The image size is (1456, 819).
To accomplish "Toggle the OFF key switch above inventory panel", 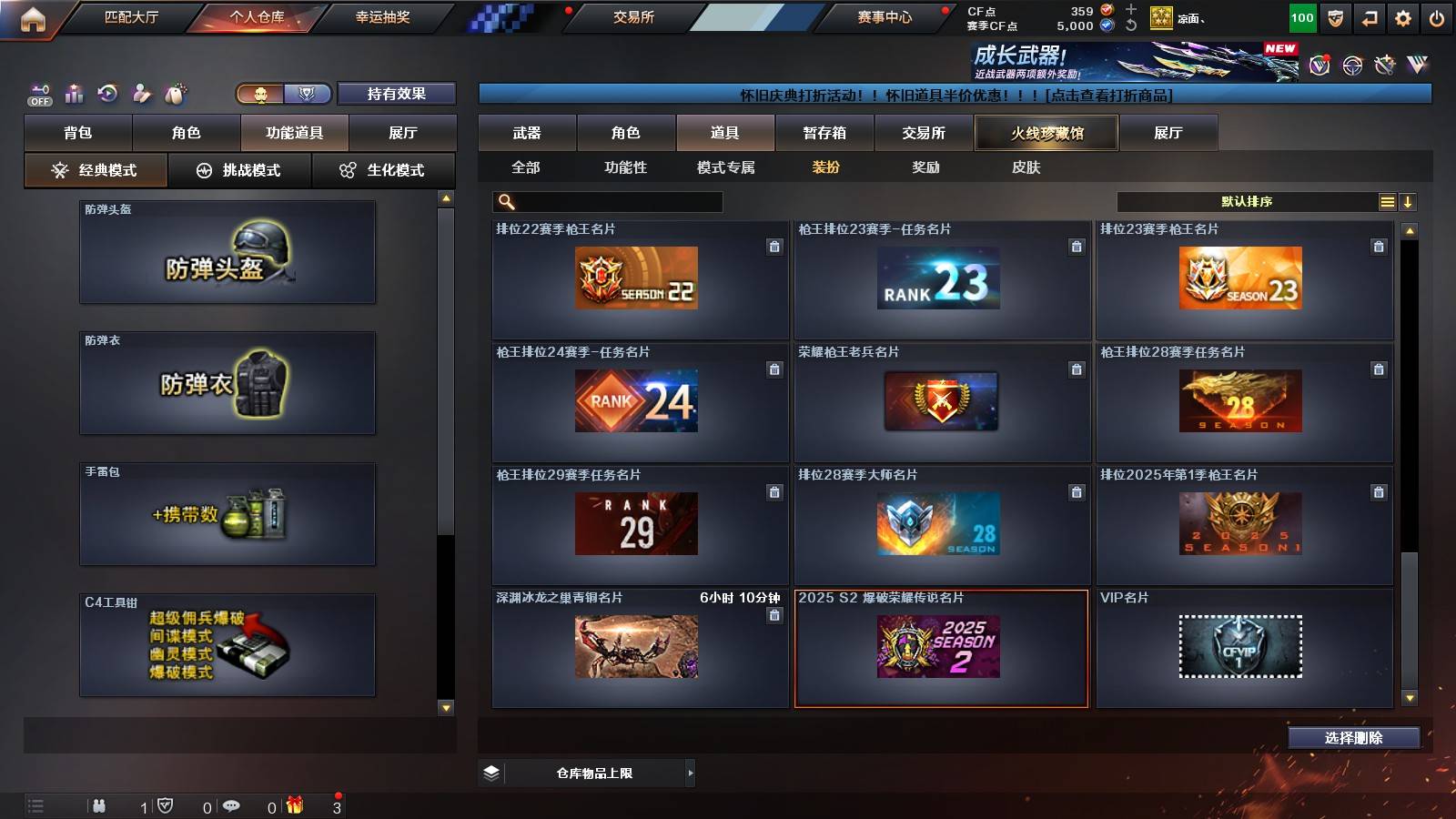I will [38, 92].
